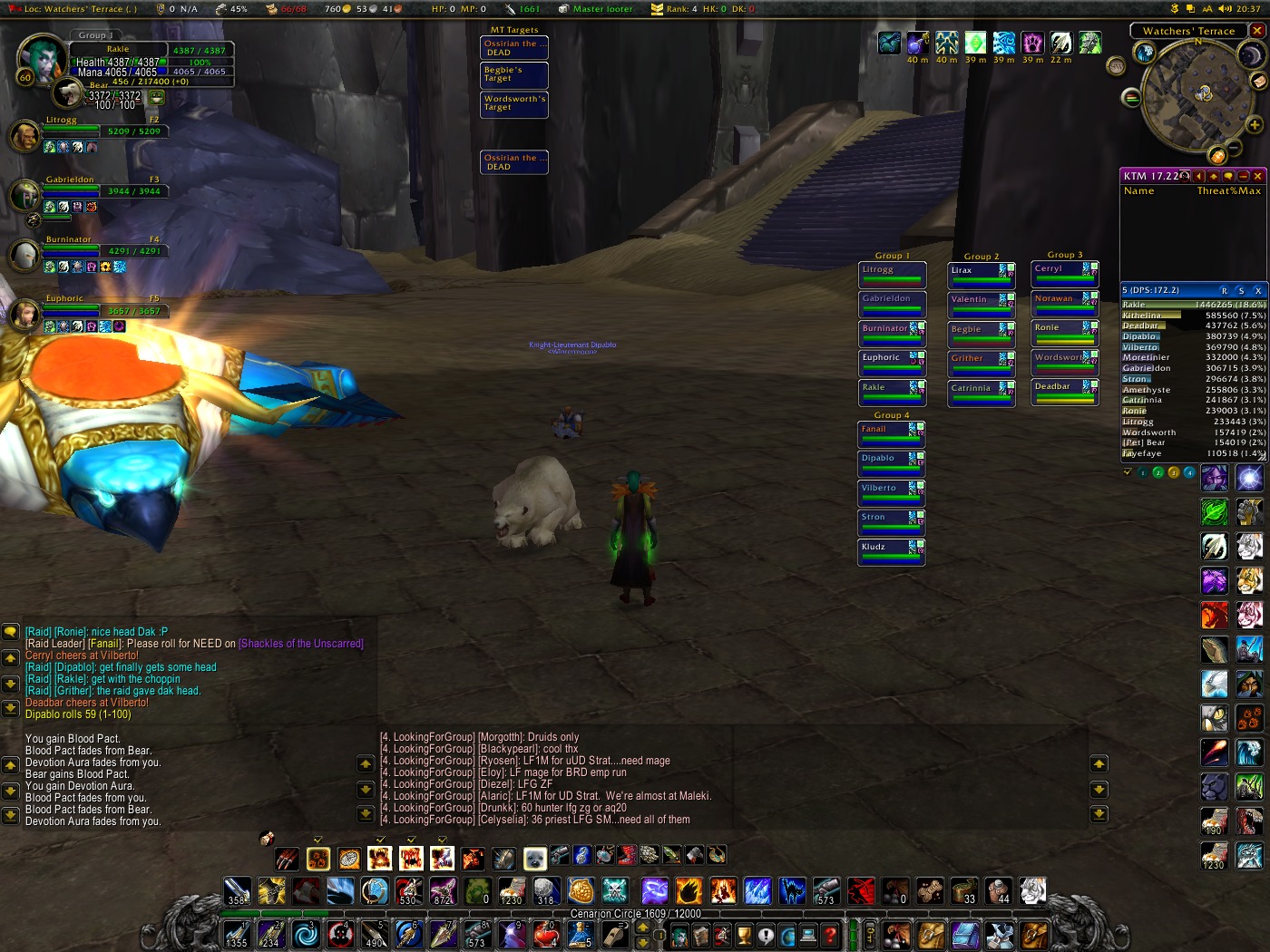Image resolution: width=1270 pixels, height=952 pixels.
Task: Close the minimap with its X button
Action: click(1257, 31)
